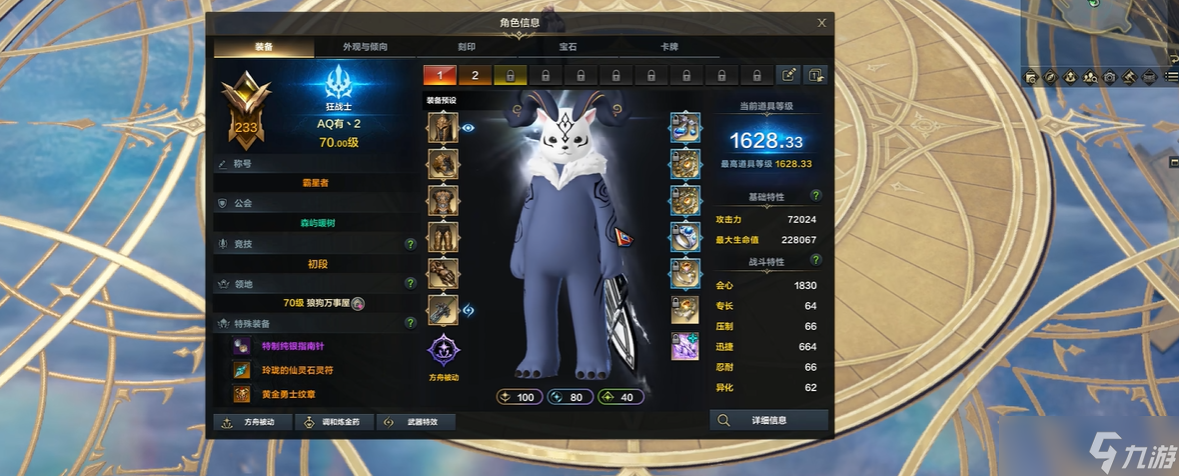The height and width of the screenshot is (476, 1179).
Task: Open the 详细信息 detailed info panel
Action: point(769,421)
